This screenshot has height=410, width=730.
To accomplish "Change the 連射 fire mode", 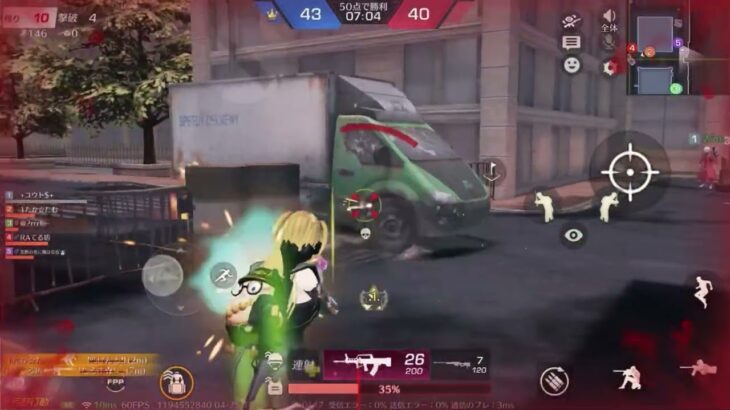I will click(x=302, y=363).
